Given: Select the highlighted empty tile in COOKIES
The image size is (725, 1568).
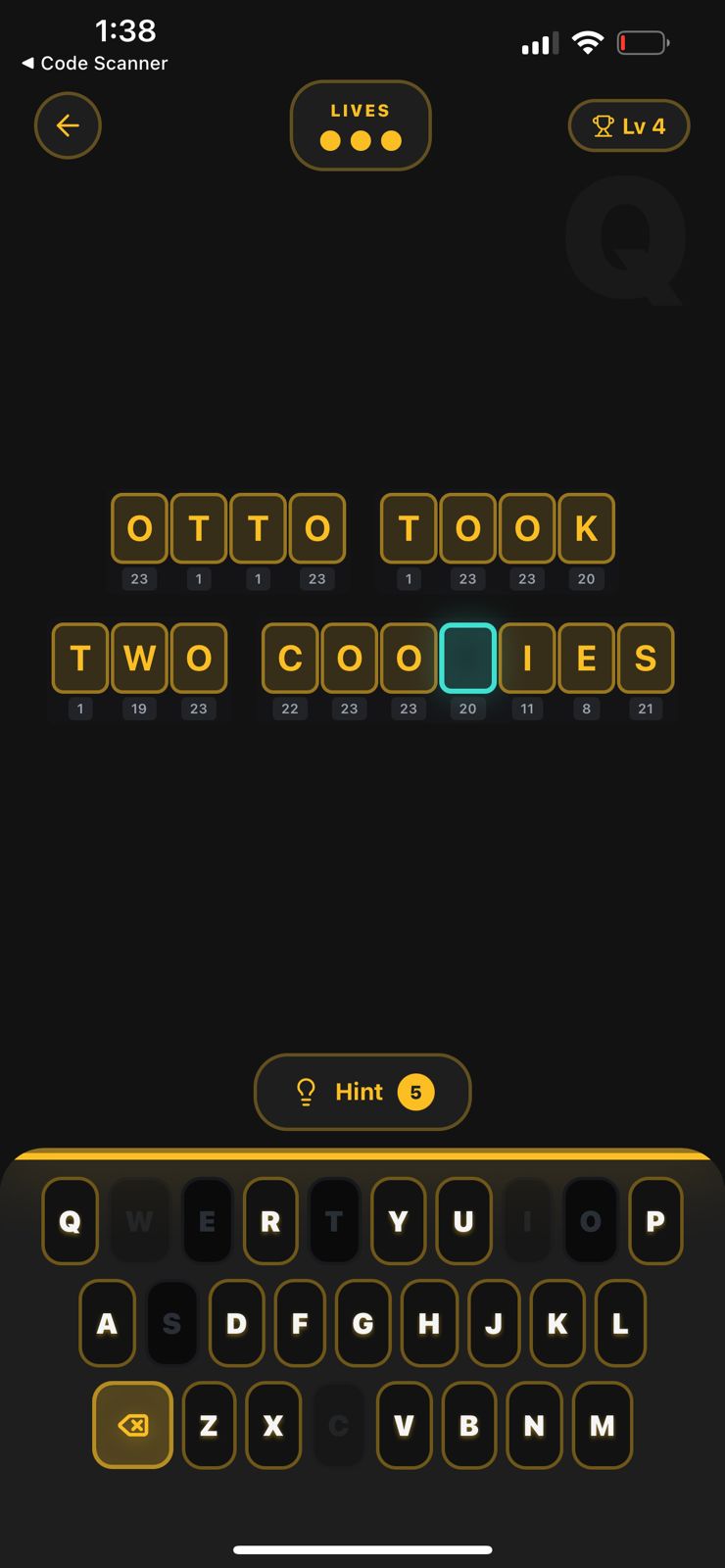Looking at the screenshot, I should (x=467, y=658).
